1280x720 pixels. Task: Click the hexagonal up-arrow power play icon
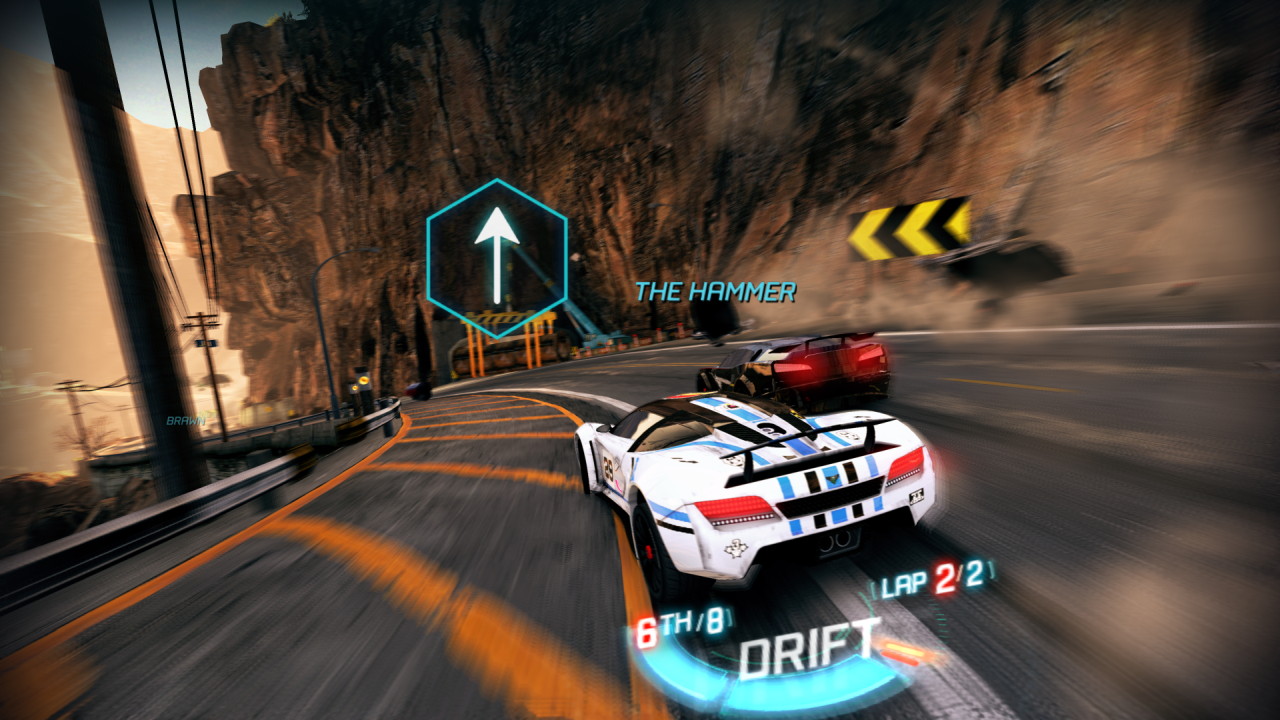(497, 257)
